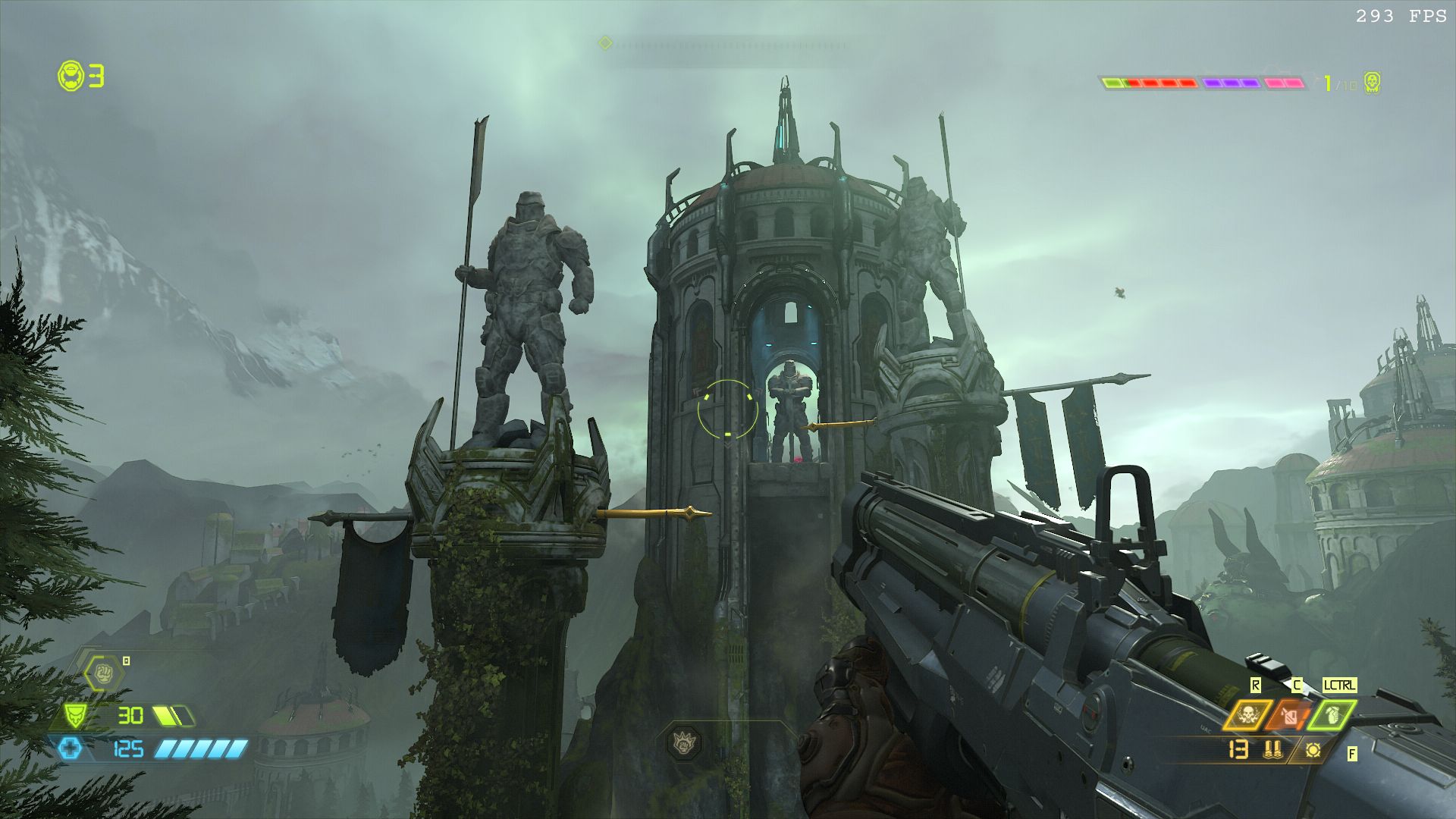Click the extra lives helmet icon
The height and width of the screenshot is (819, 1456).
pos(71,77)
